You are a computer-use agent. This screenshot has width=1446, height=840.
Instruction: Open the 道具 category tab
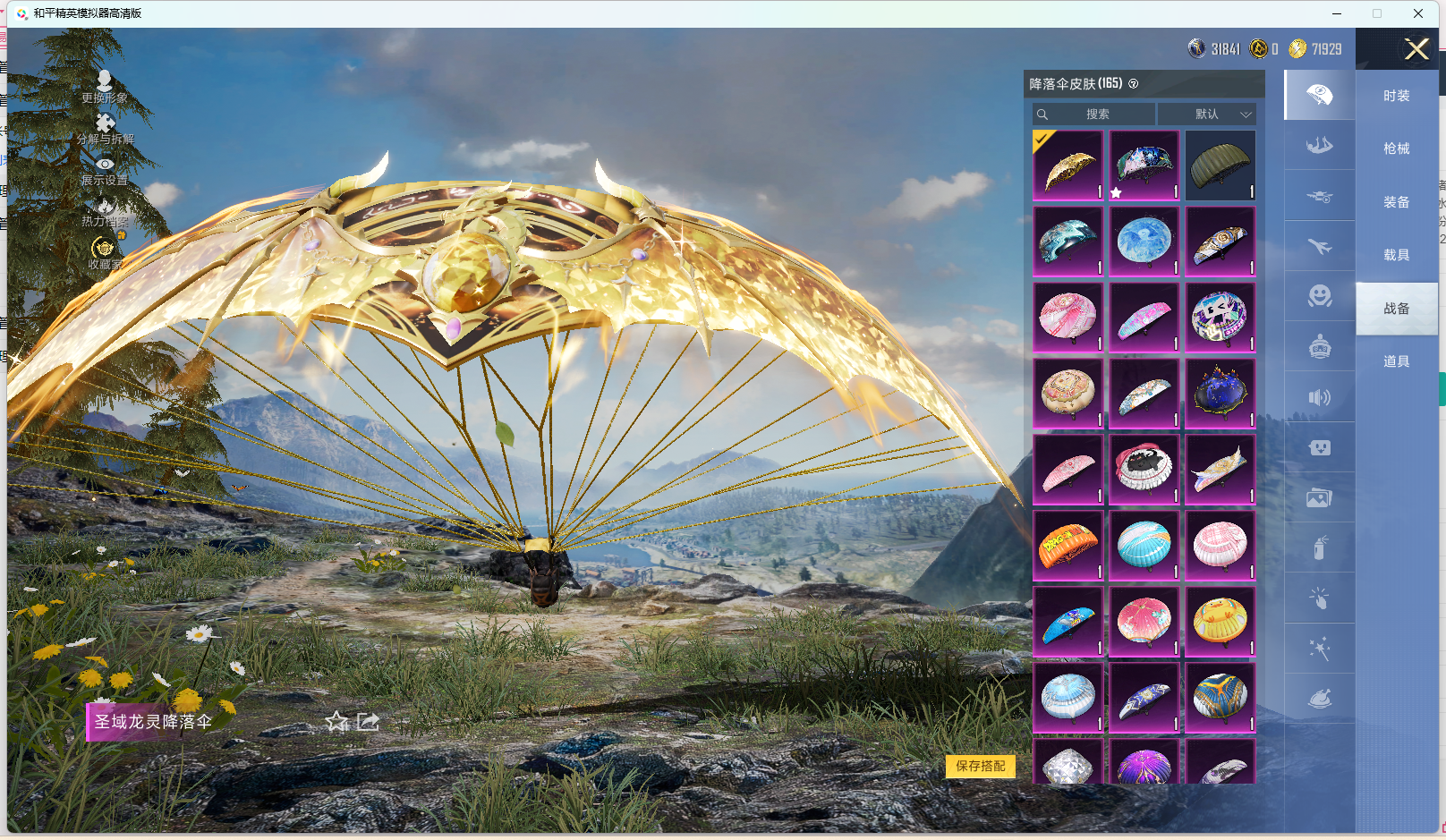[1396, 361]
